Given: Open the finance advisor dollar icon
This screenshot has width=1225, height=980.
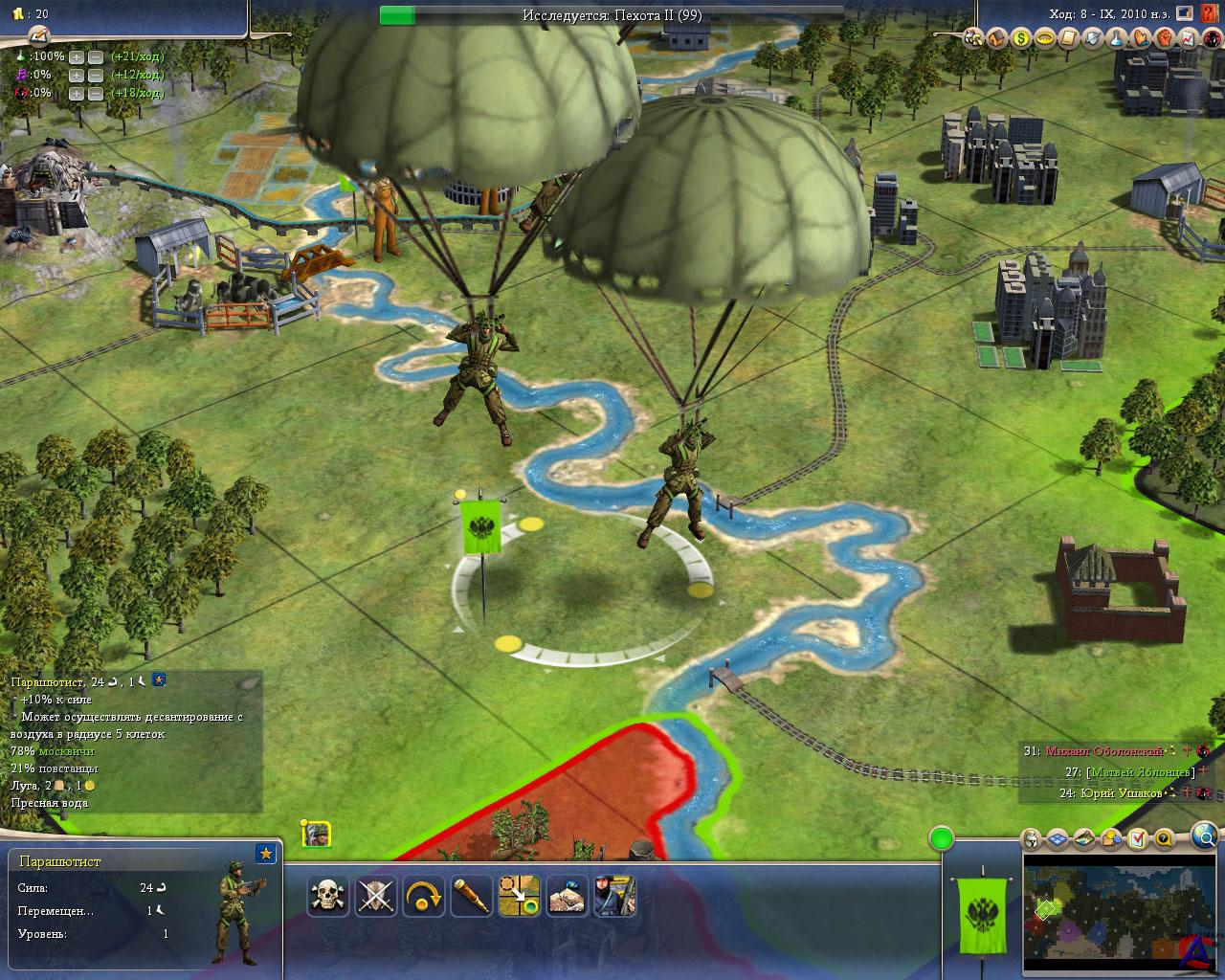Looking at the screenshot, I should click(x=1021, y=38).
